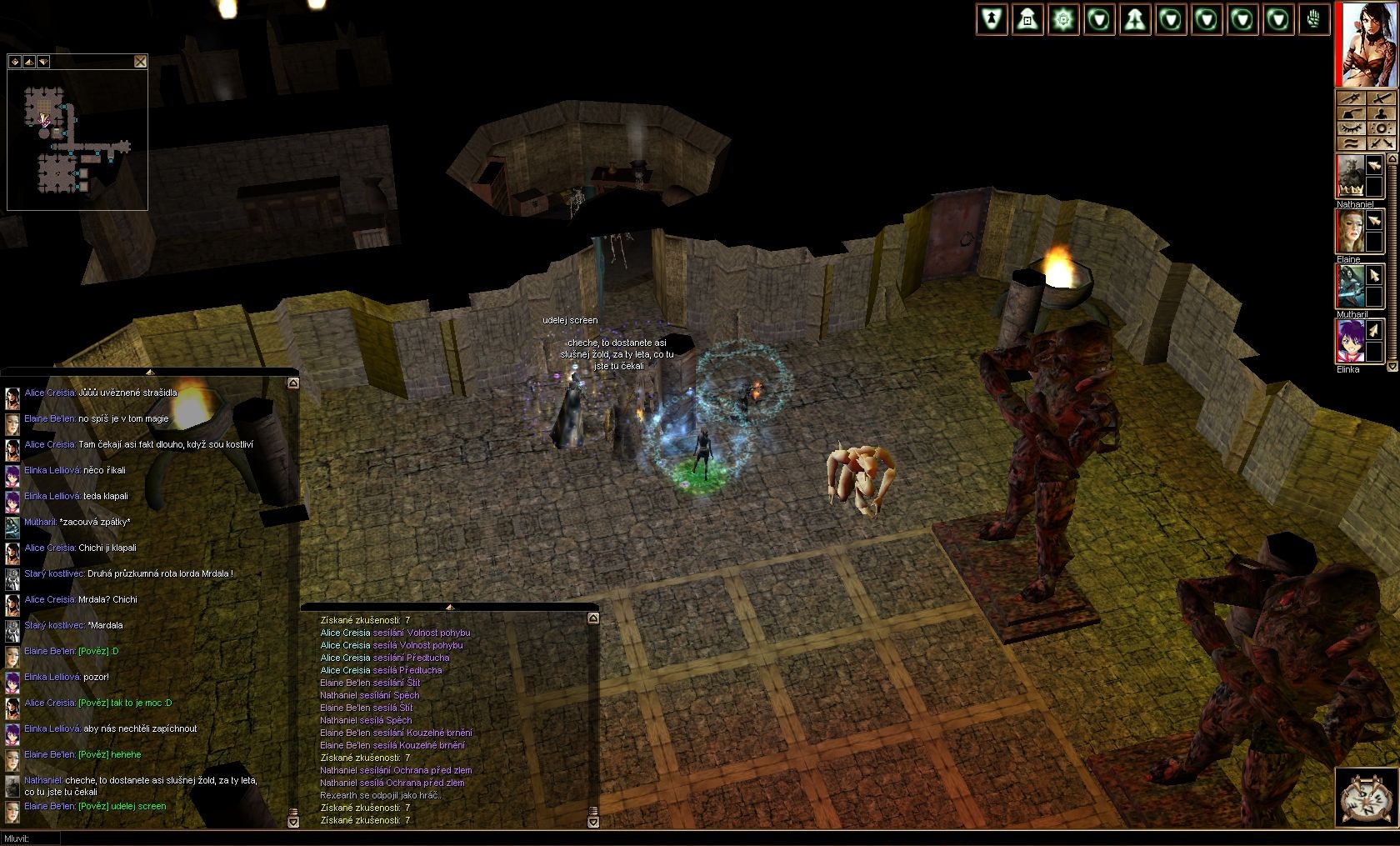The width and height of the screenshot is (1400, 846).
Task: Click the wavy lines mode button
Action: [x=1351, y=143]
